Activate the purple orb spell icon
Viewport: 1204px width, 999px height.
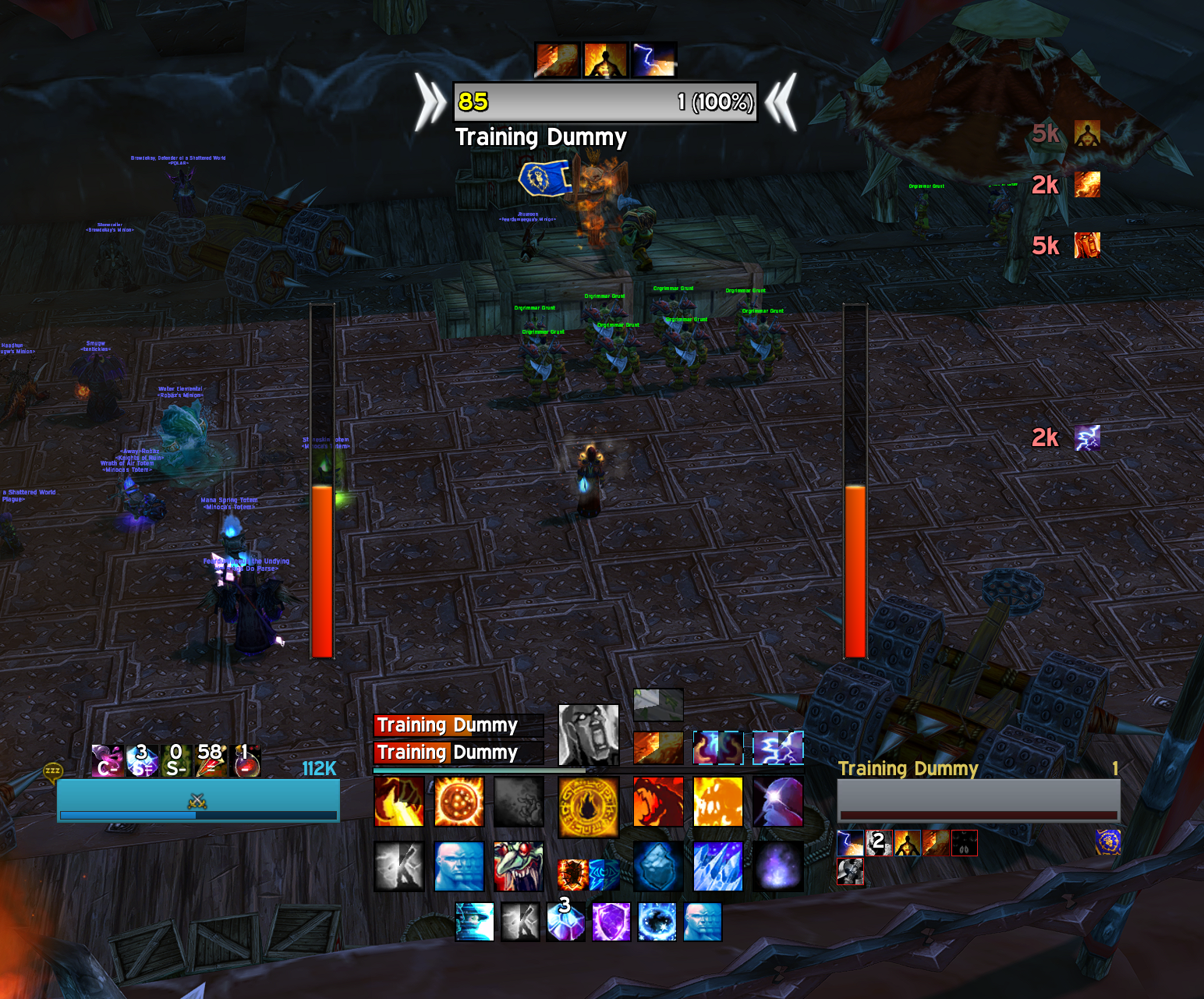[777, 866]
